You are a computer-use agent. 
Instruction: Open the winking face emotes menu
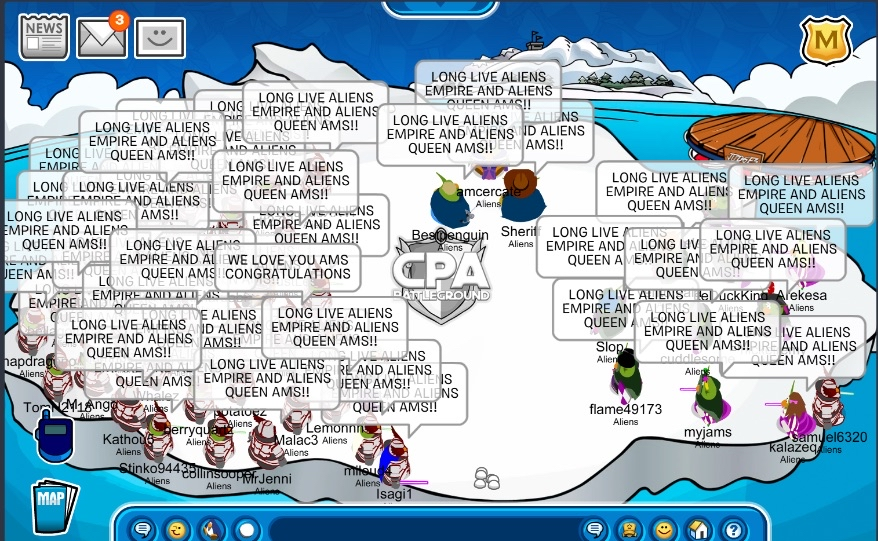(x=177, y=529)
